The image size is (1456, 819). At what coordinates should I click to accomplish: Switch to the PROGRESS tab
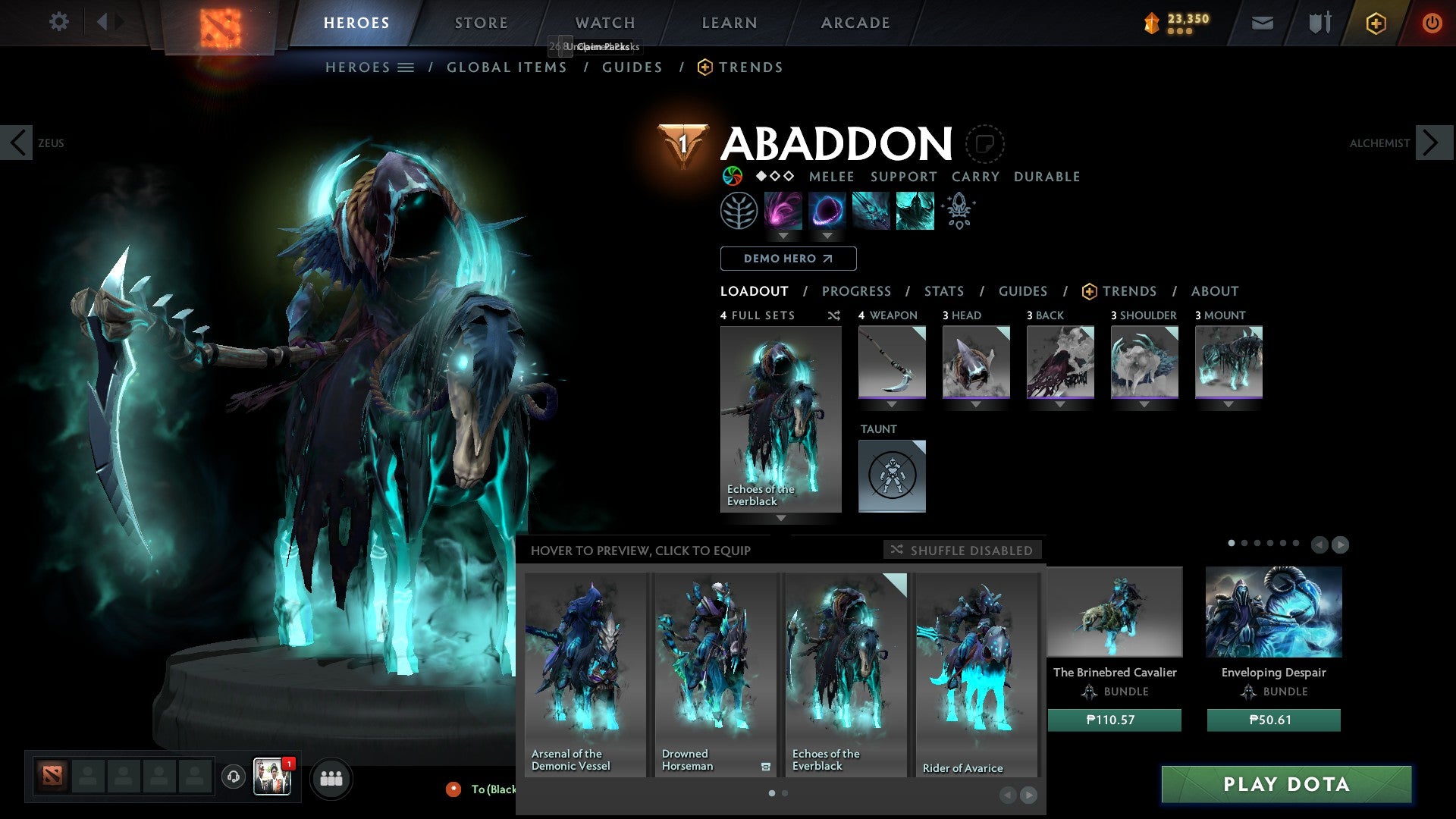(x=857, y=290)
